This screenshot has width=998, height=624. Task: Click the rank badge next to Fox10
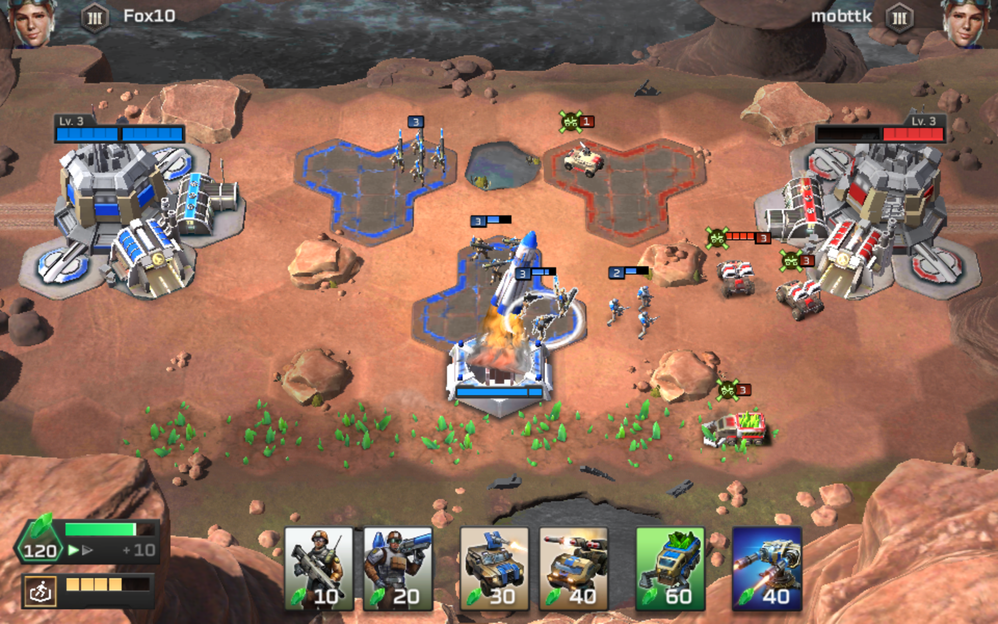95,17
